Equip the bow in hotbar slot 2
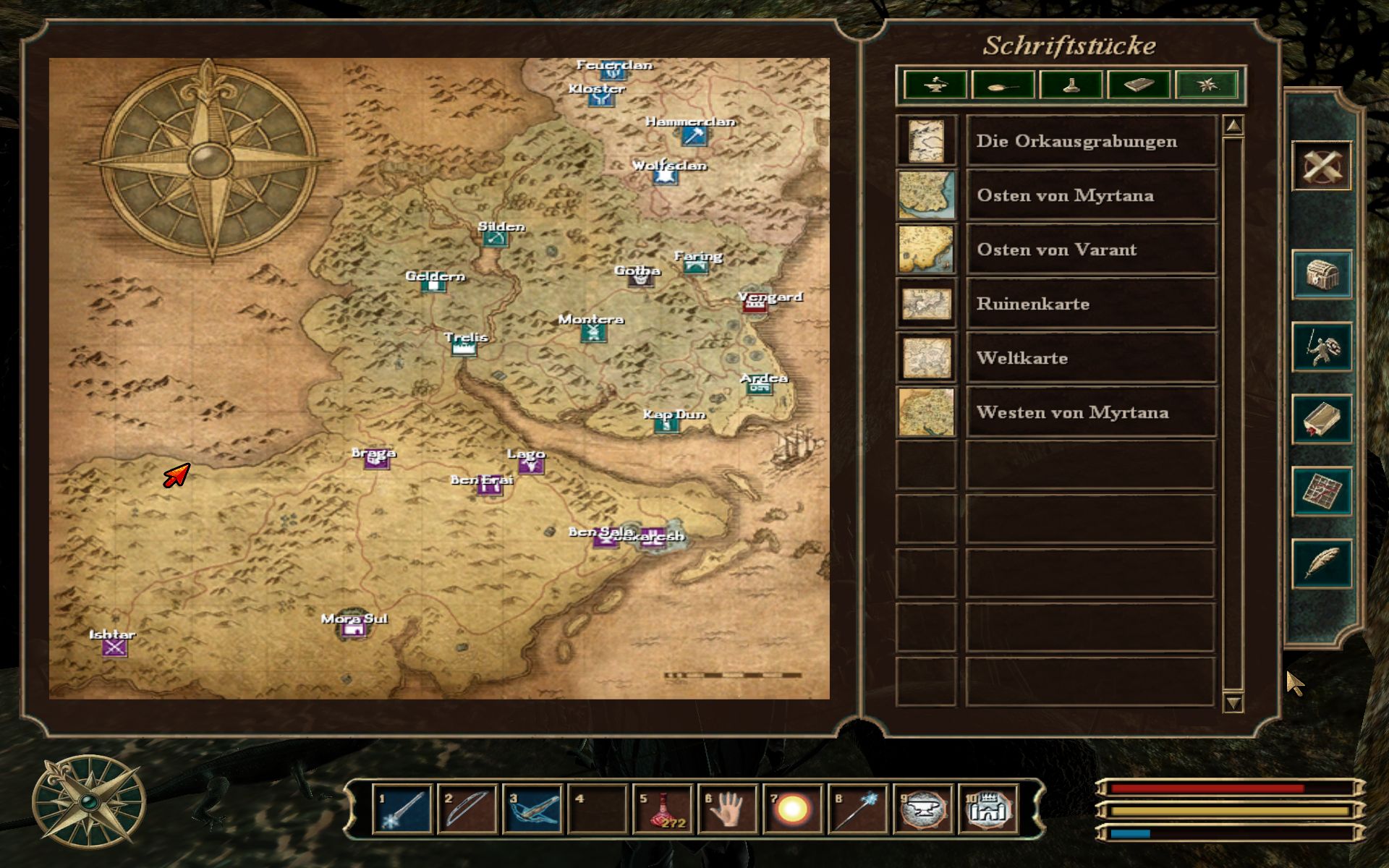Viewport: 1389px width, 868px height. tap(467, 809)
